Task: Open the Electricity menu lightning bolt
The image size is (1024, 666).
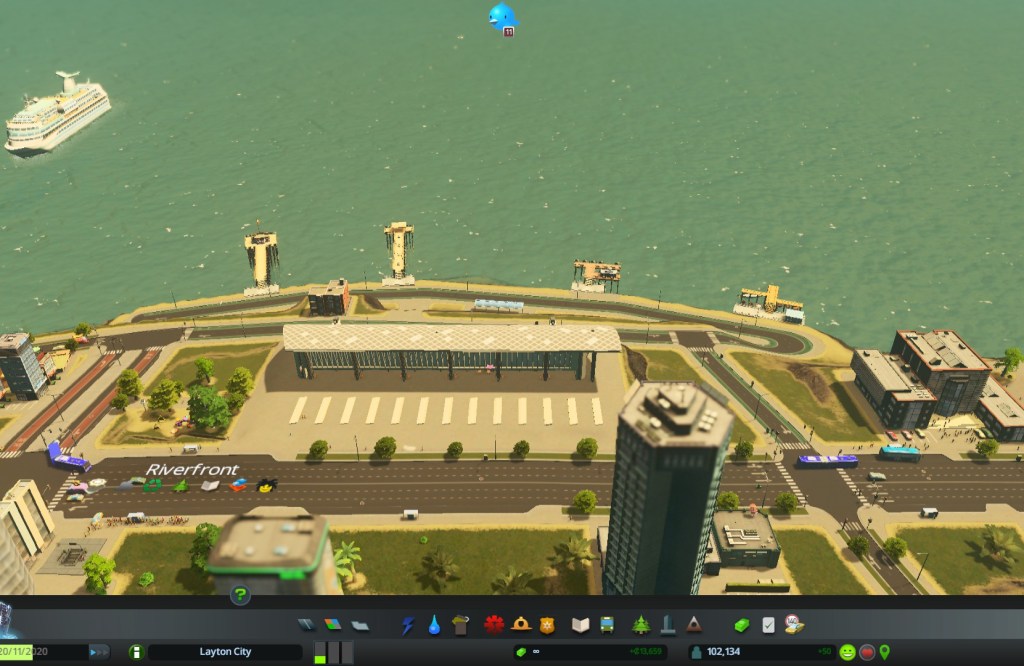Action: point(408,625)
